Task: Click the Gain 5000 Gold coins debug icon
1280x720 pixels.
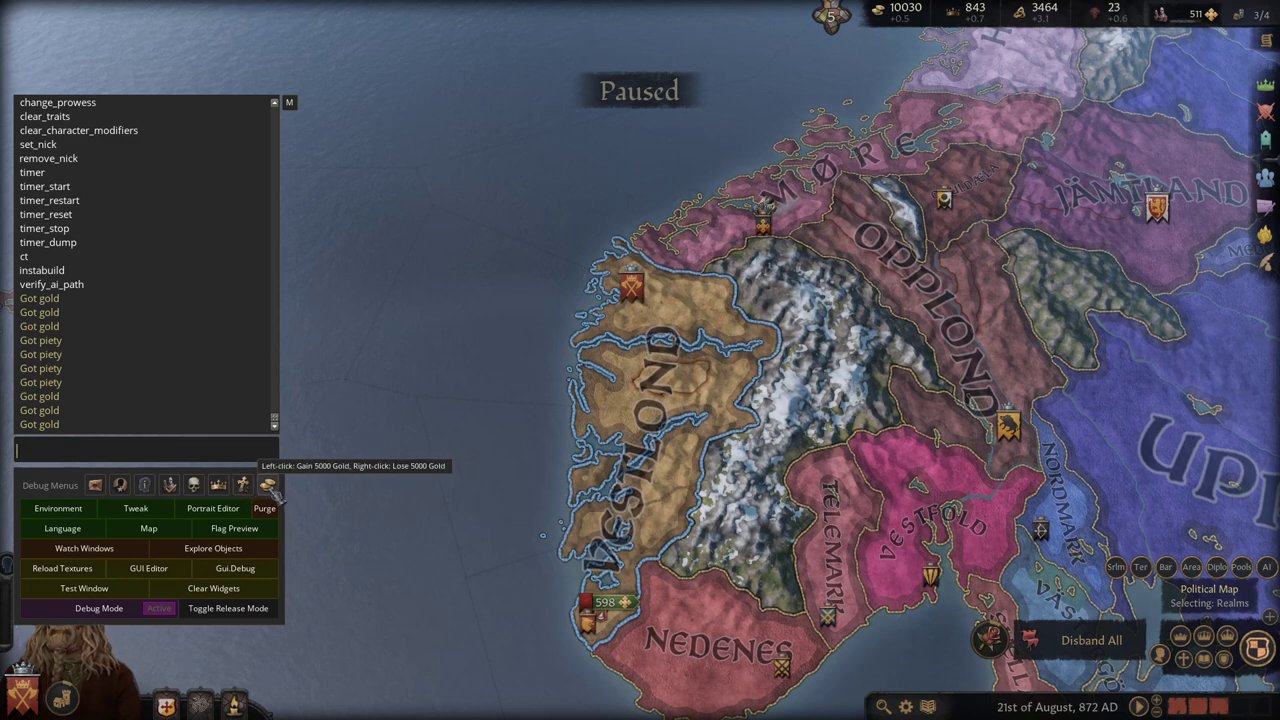Action: [267, 485]
